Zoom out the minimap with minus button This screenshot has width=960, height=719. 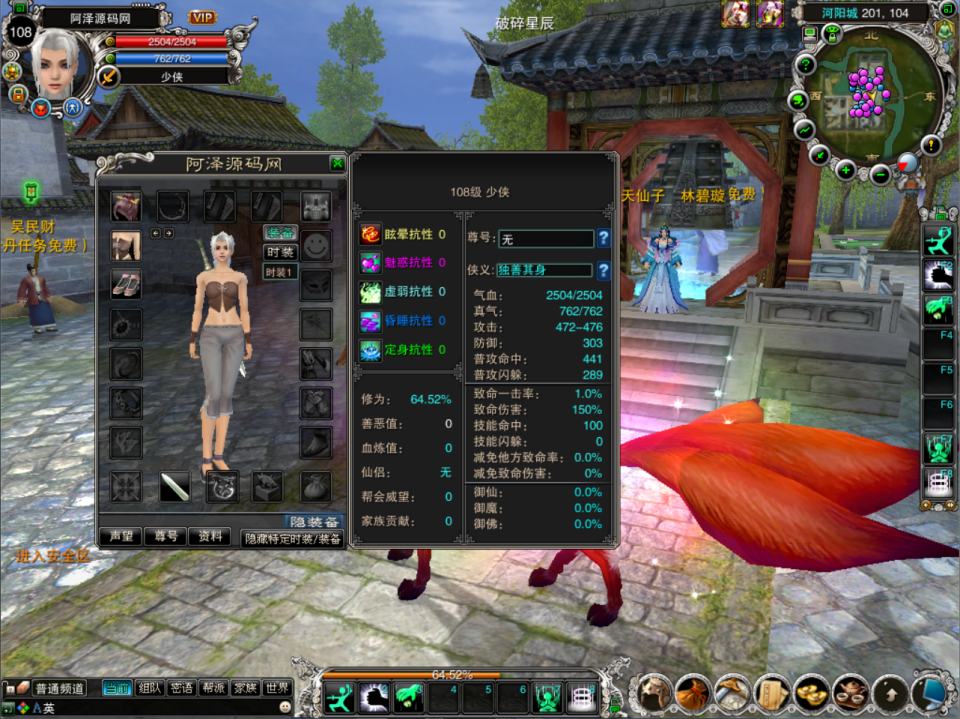tap(881, 174)
